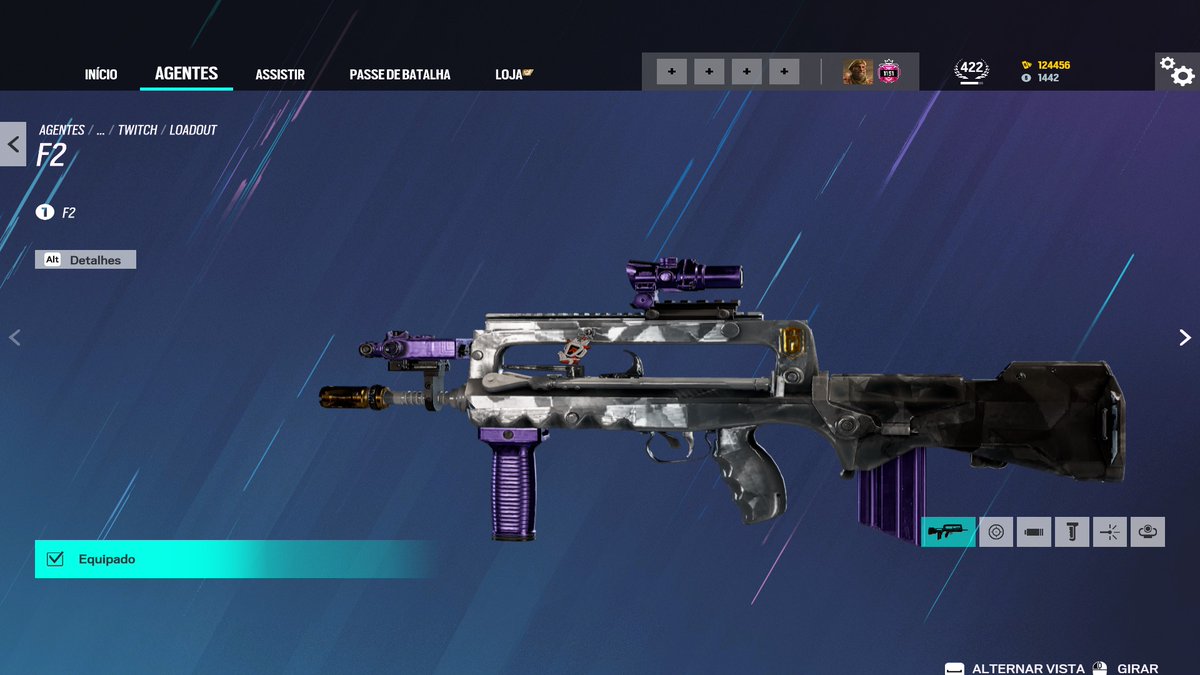Select the AGENTES tab

(x=186, y=74)
